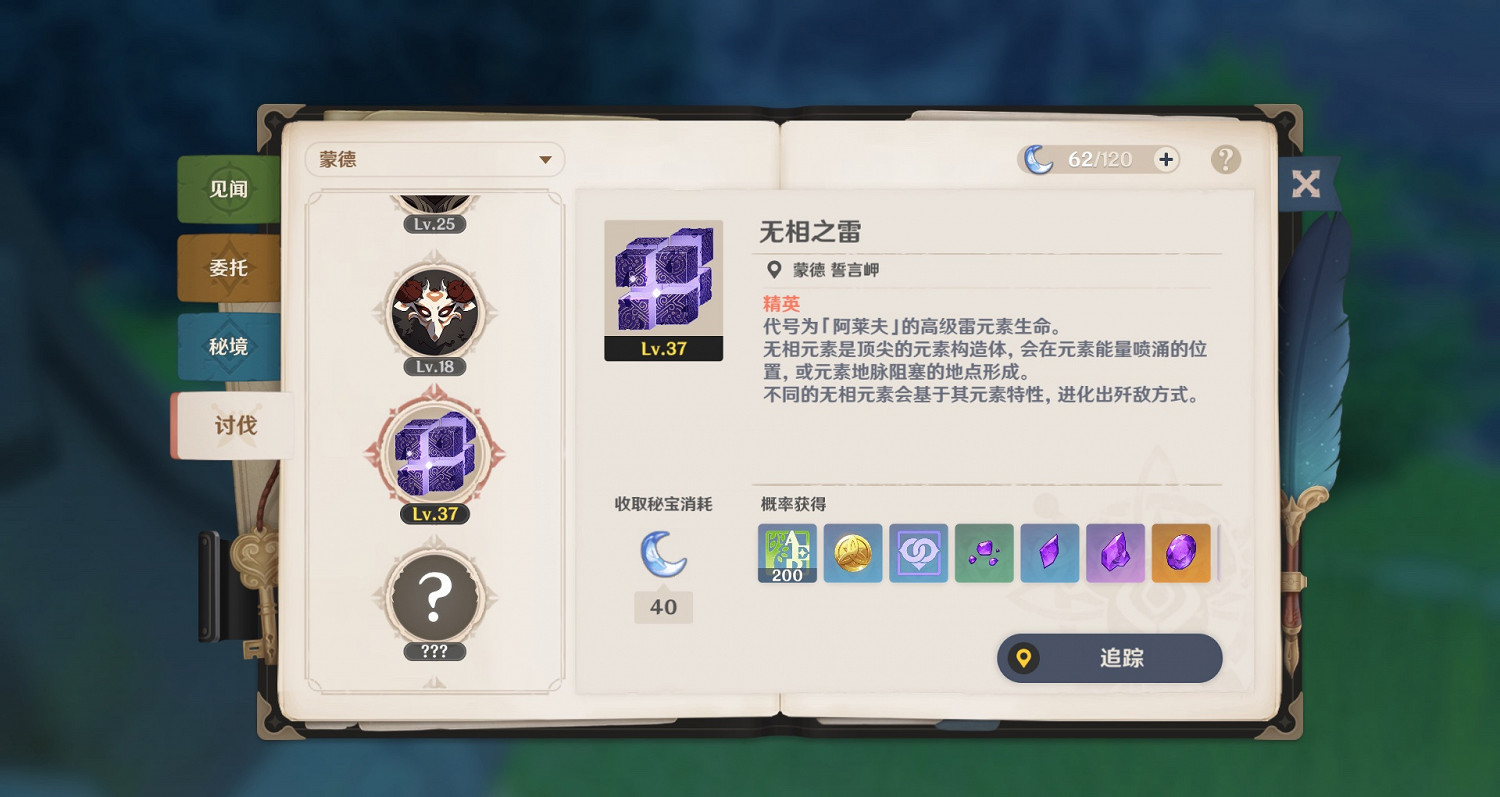View the Lightning Prism reward icon
The height and width of the screenshot is (797, 1500).
tap(918, 552)
